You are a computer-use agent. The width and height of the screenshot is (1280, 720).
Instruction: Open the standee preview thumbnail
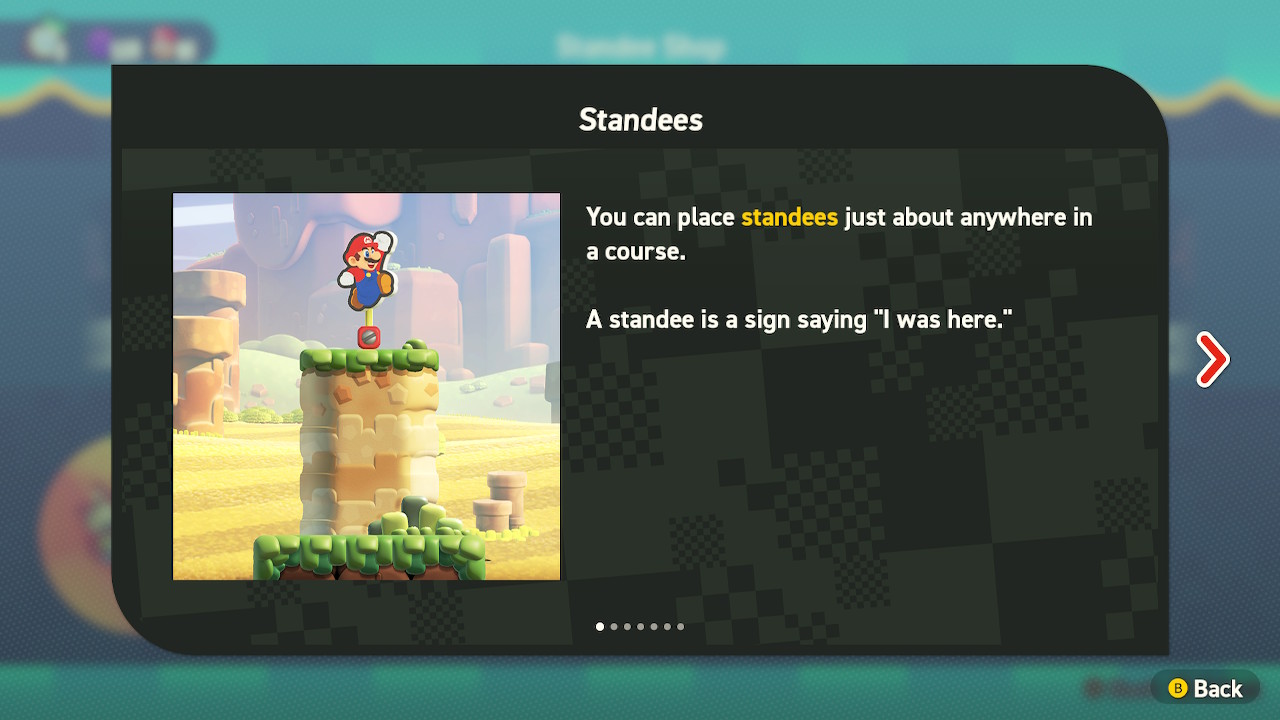pyautogui.click(x=366, y=385)
